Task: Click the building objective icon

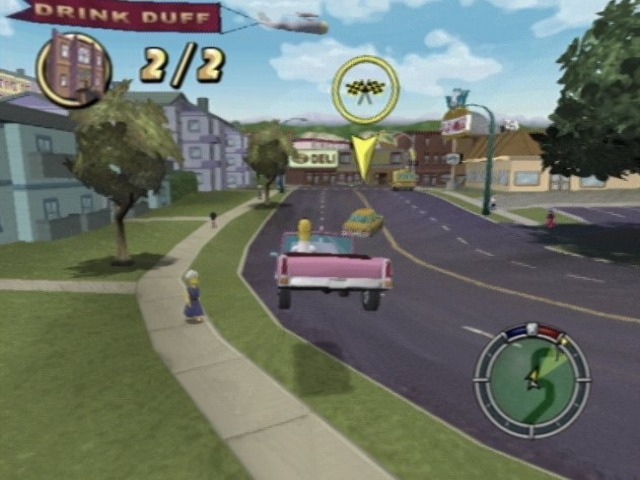Action: click(74, 69)
